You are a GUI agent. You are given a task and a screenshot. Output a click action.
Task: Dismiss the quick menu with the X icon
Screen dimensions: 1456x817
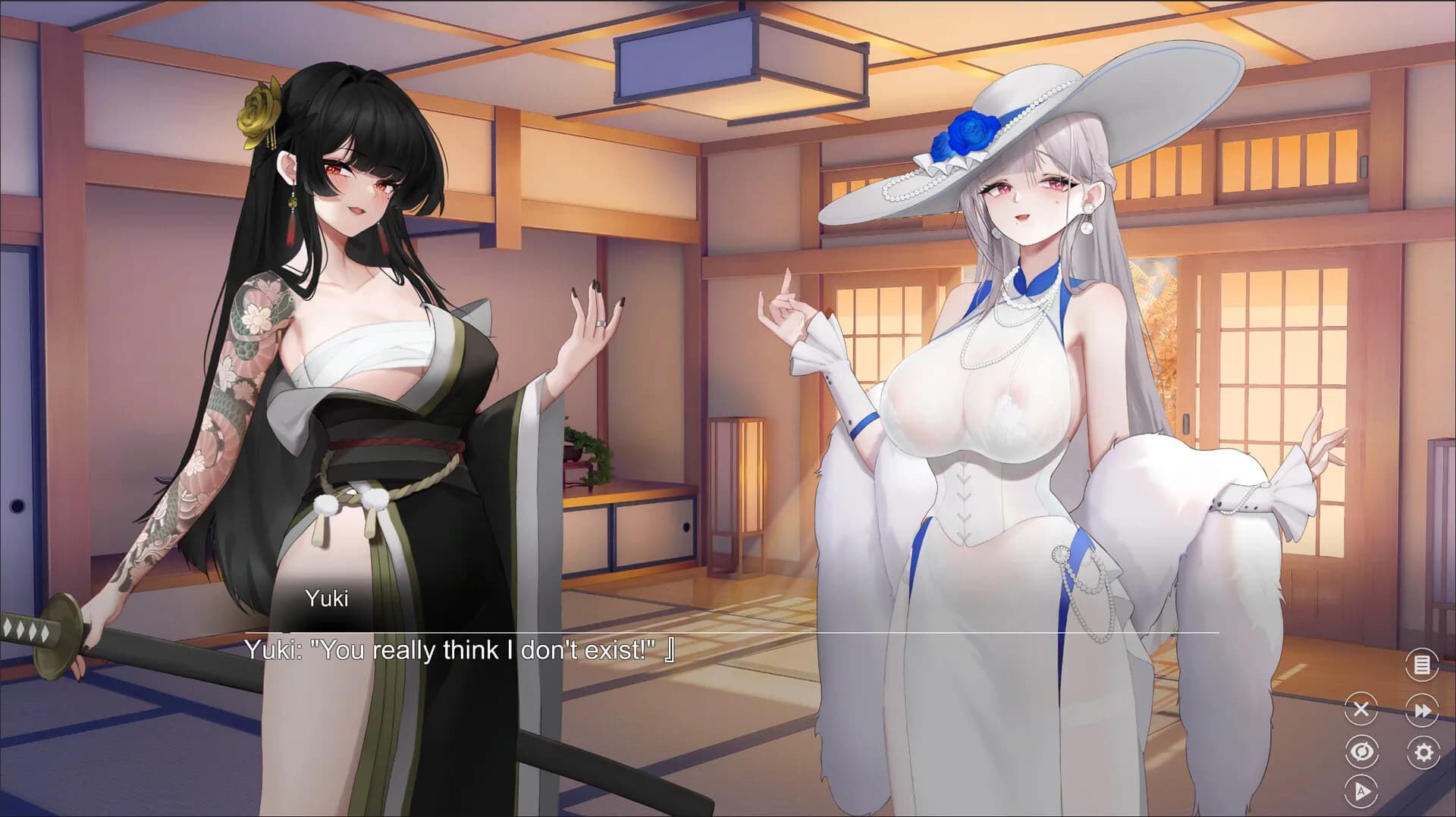coord(1363,709)
